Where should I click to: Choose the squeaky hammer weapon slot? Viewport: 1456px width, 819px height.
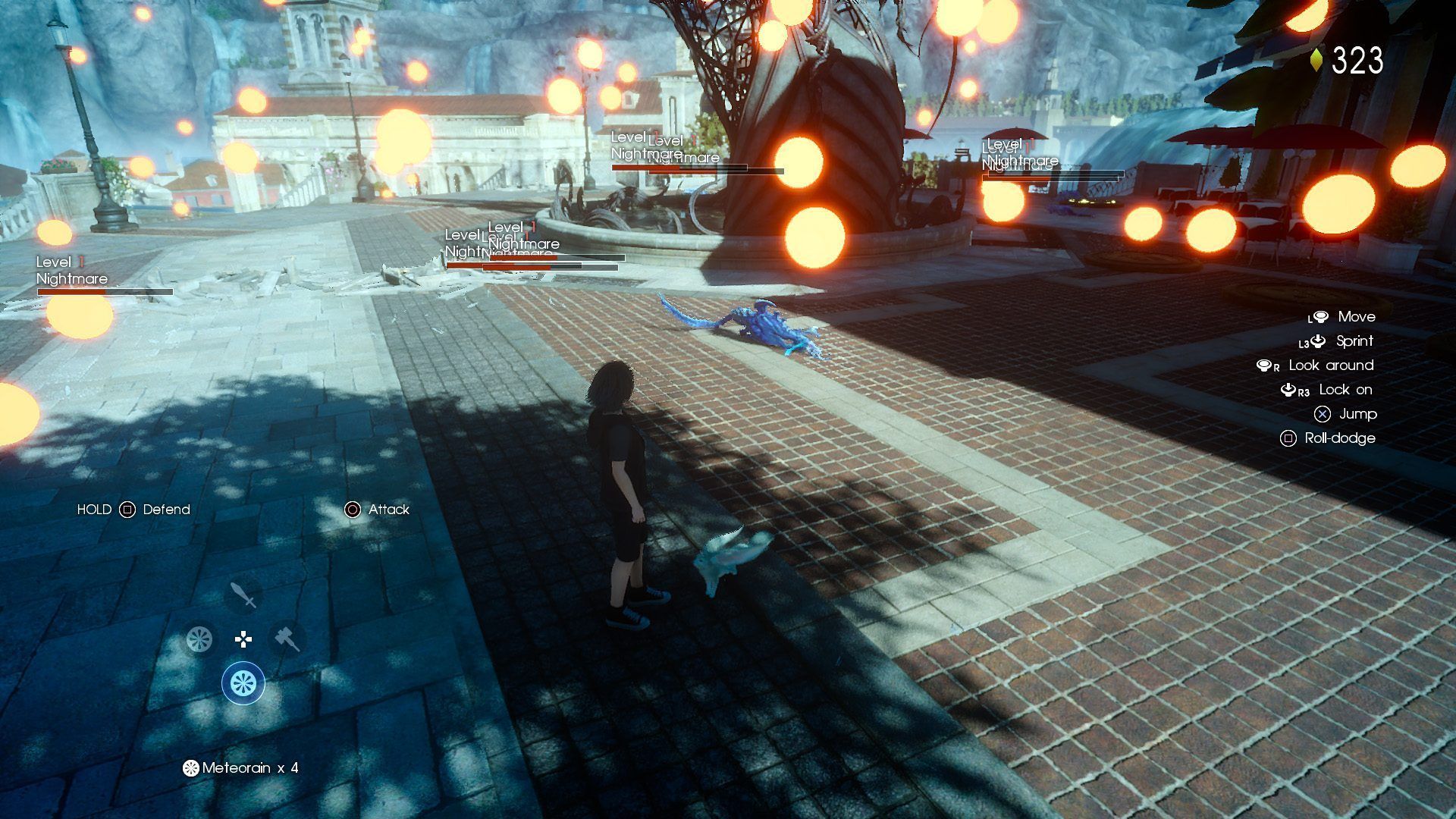287,639
